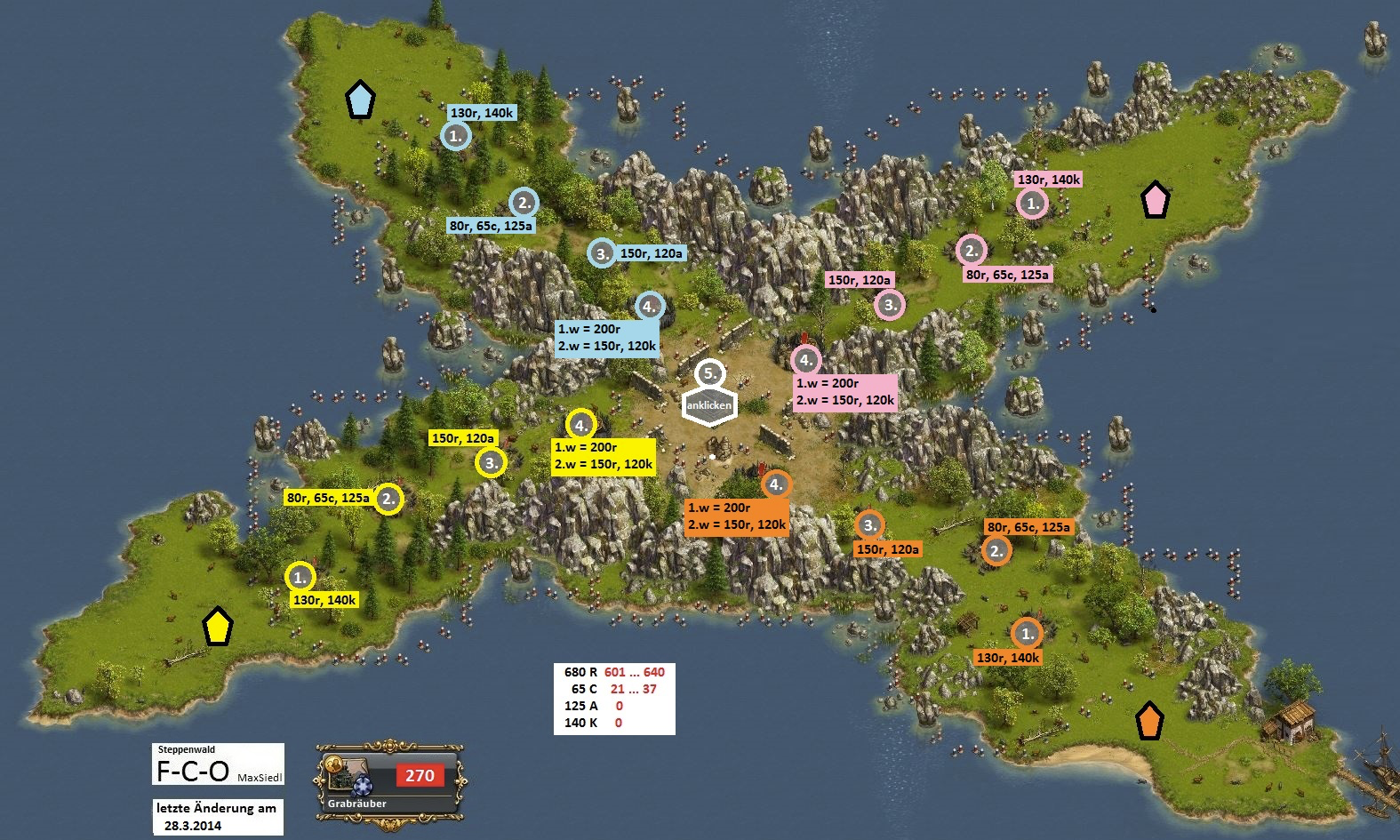Select the orange circle marker numbered 2
This screenshot has width=1400, height=840.
pyautogui.click(x=996, y=551)
